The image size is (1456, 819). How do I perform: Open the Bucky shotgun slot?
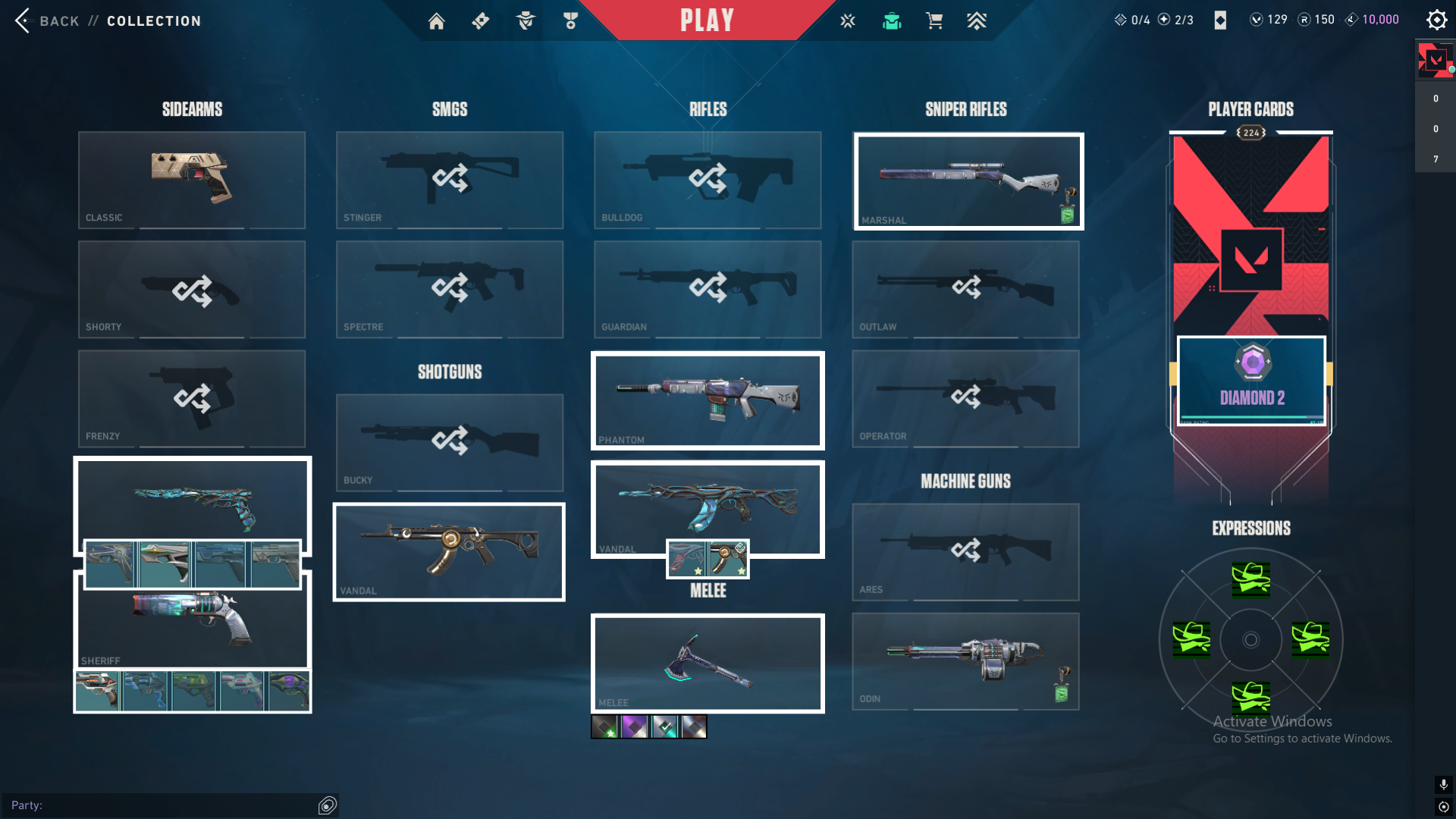pyautogui.click(x=450, y=442)
